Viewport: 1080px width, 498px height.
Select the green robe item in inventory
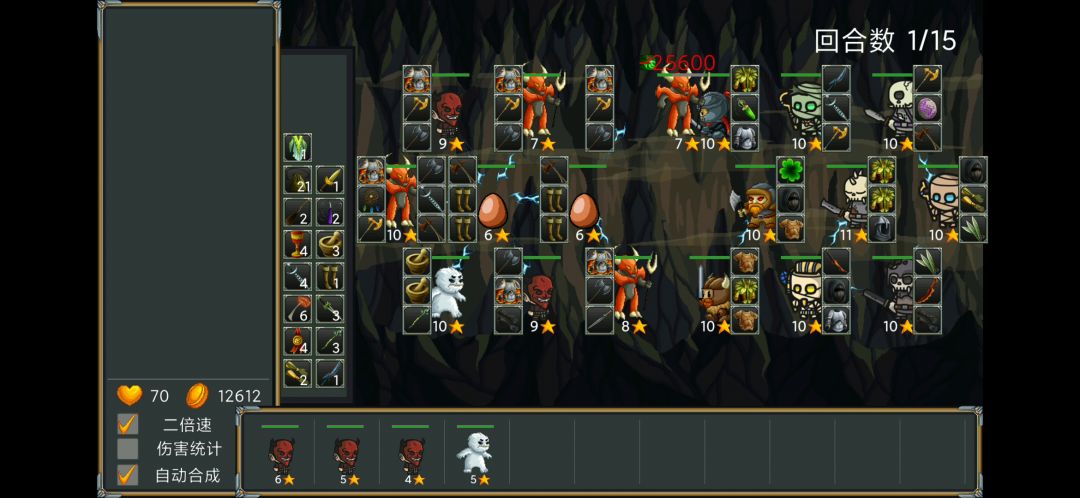click(x=297, y=148)
